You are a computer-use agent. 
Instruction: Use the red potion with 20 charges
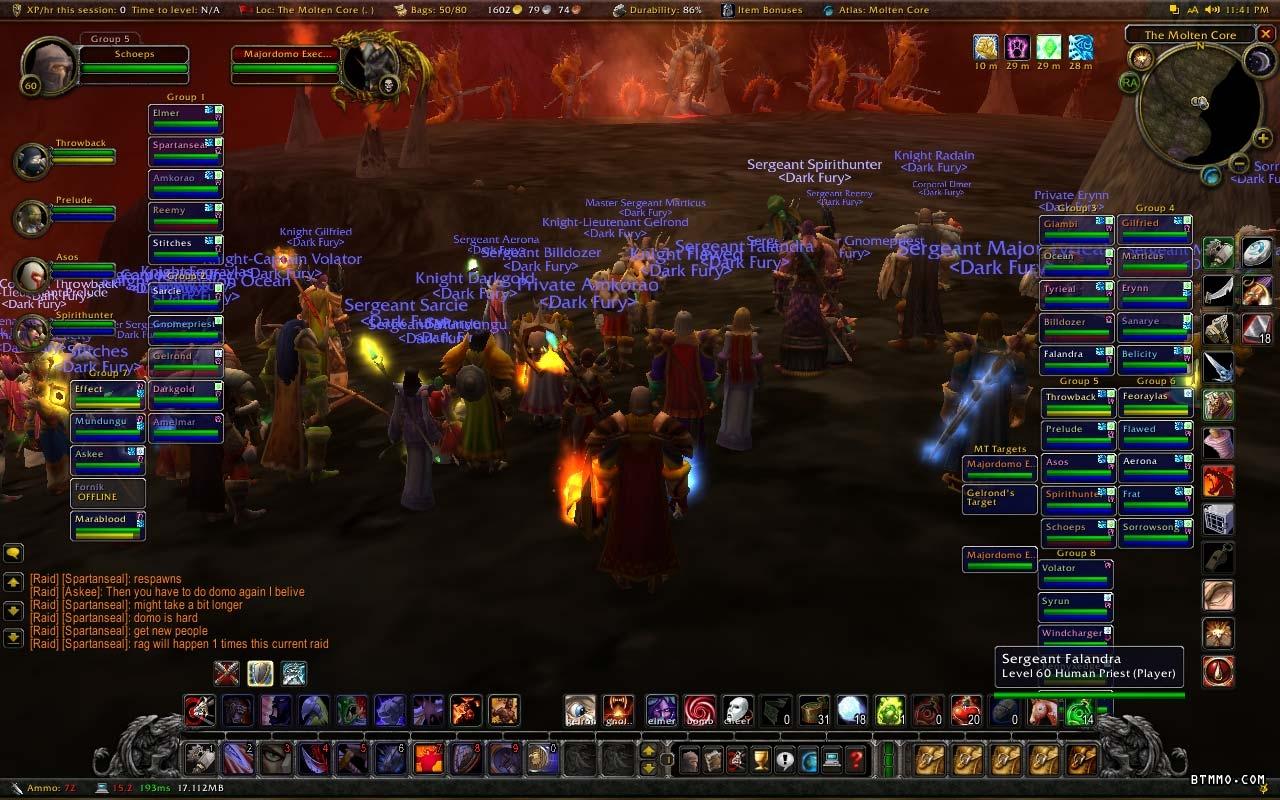pos(966,711)
